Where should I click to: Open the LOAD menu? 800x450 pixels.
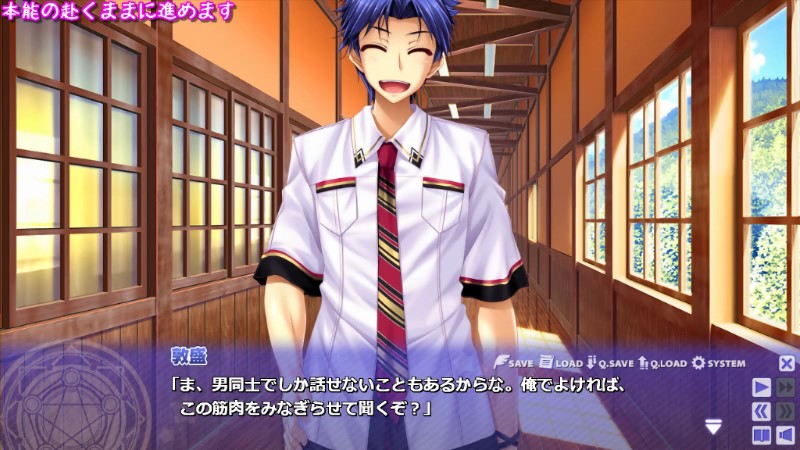click(561, 363)
